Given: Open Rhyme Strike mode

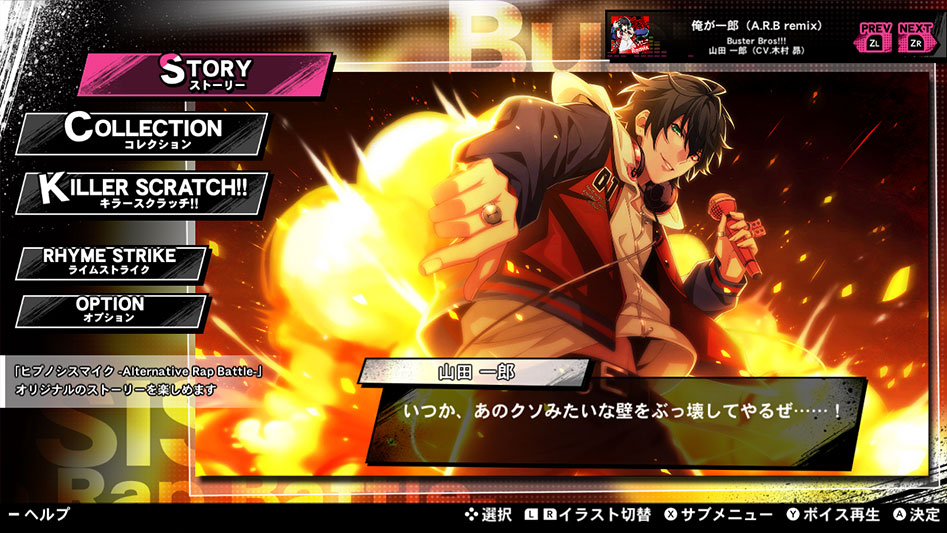Looking at the screenshot, I should pos(110,262).
